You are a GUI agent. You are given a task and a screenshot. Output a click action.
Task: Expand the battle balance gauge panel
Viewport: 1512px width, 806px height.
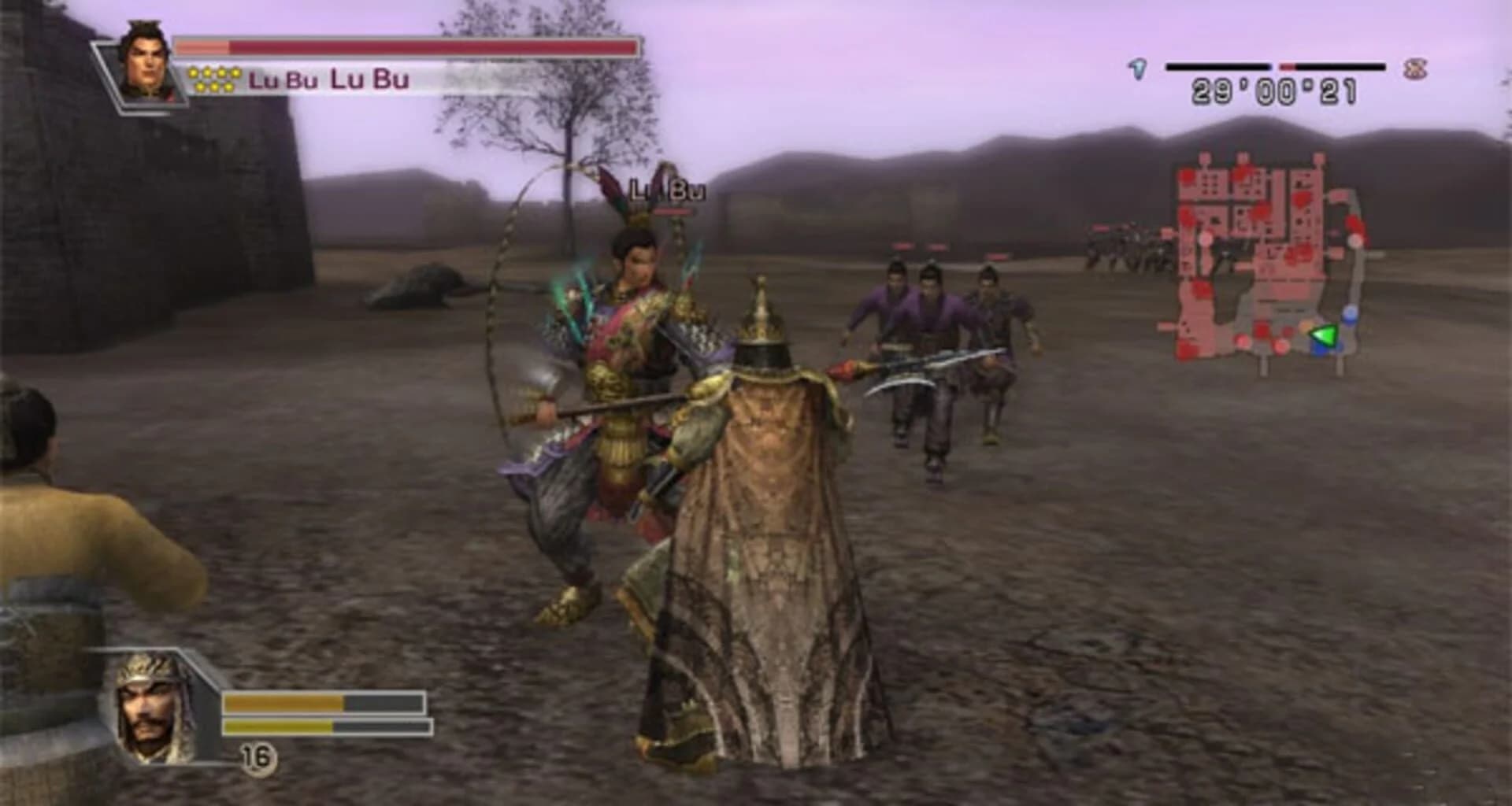click(1276, 66)
